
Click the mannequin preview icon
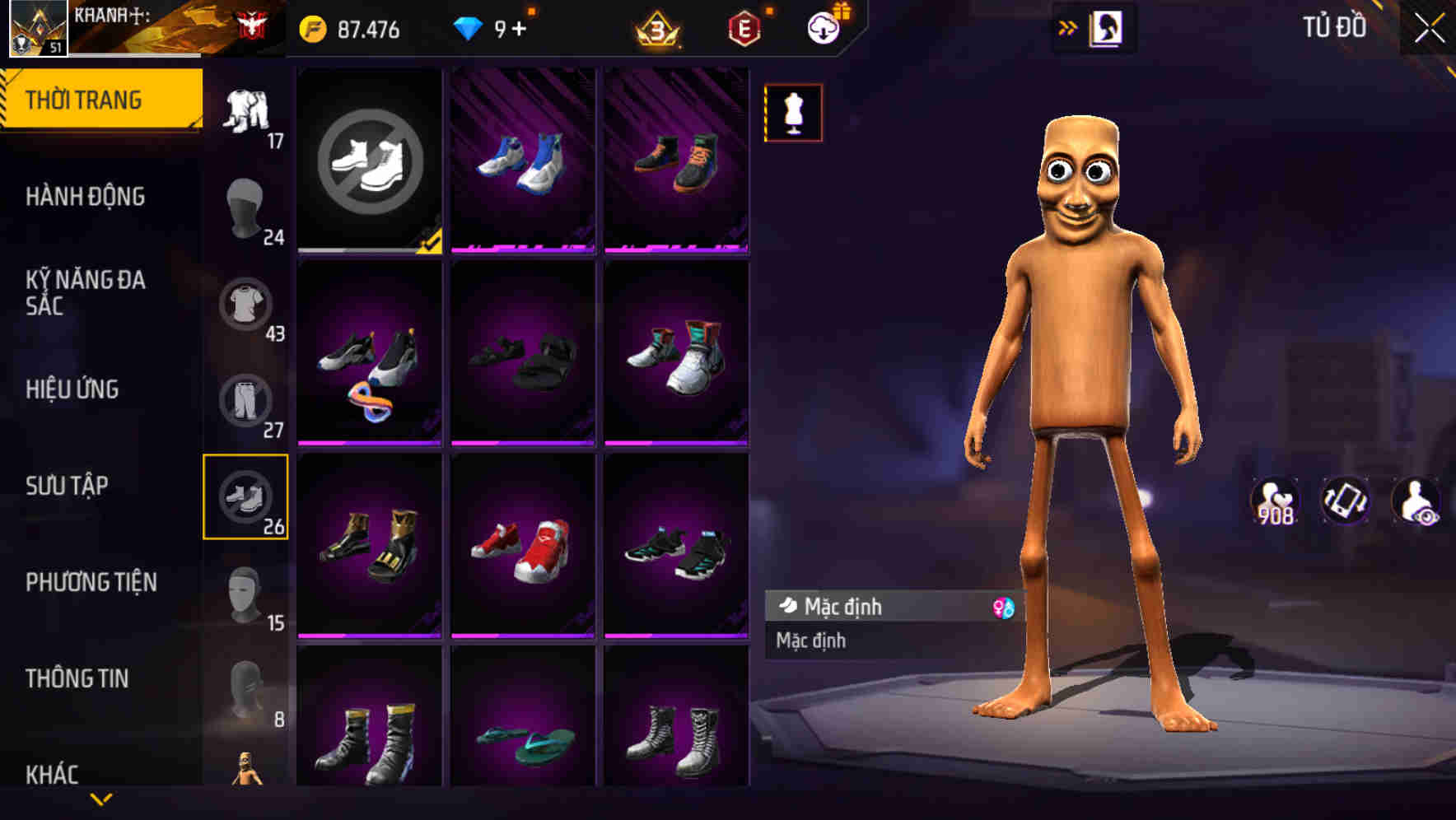(x=793, y=114)
